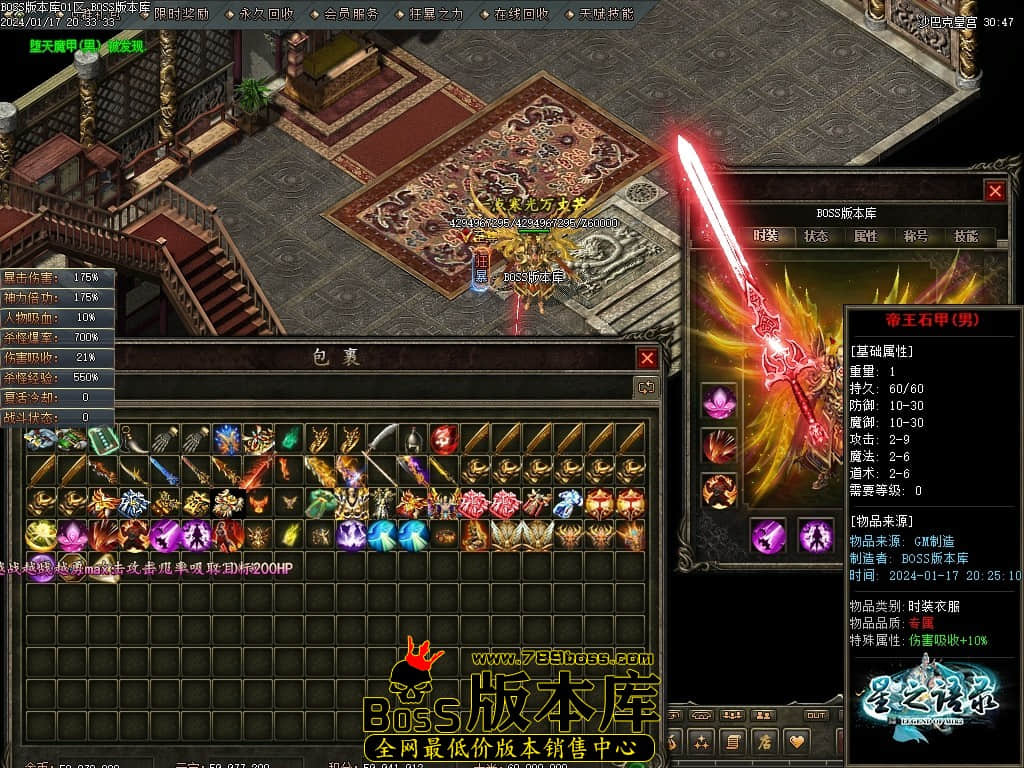The height and width of the screenshot is (768, 1024).
Task: Open the 属性 tab
Action: tap(866, 236)
